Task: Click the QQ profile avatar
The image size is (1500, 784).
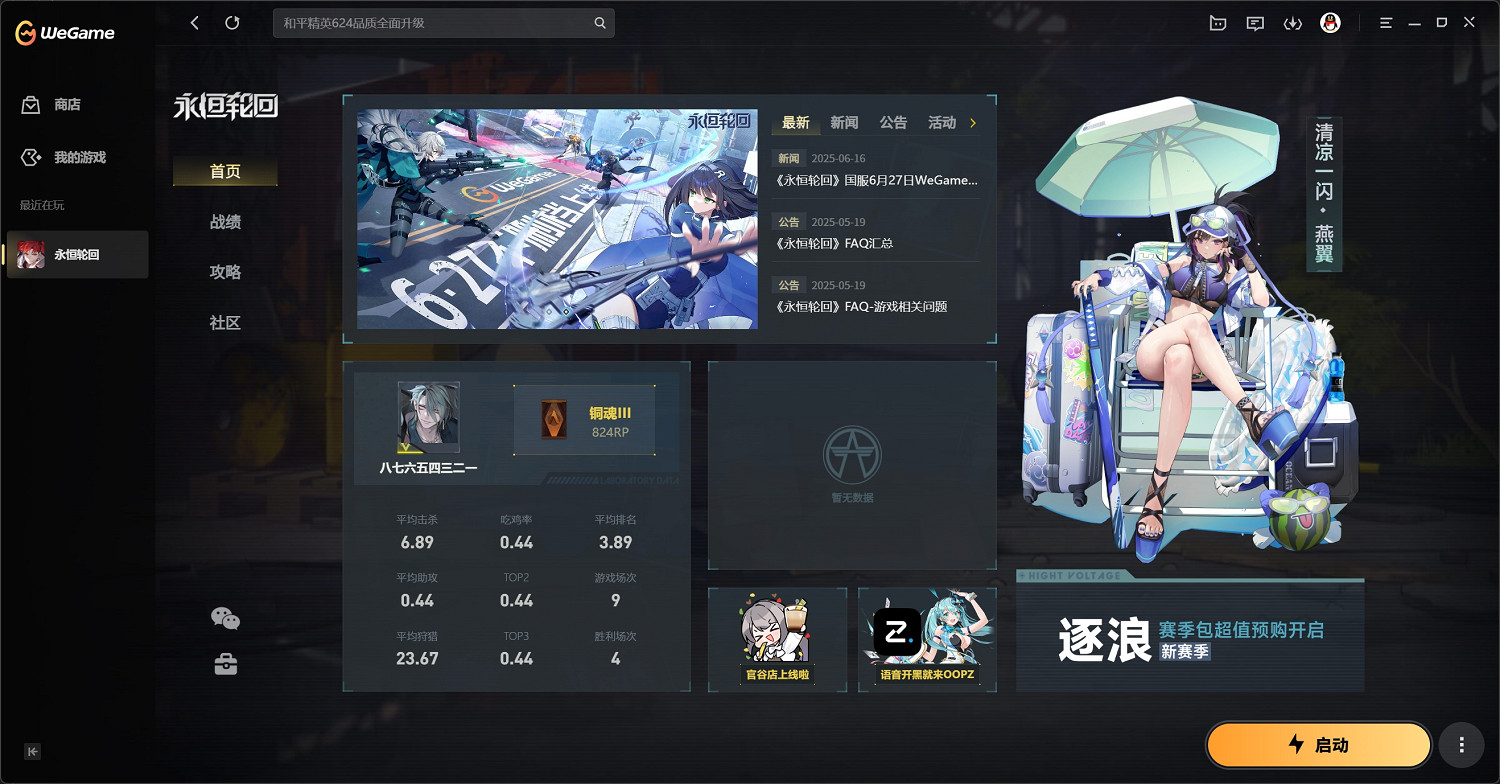Action: (1331, 22)
